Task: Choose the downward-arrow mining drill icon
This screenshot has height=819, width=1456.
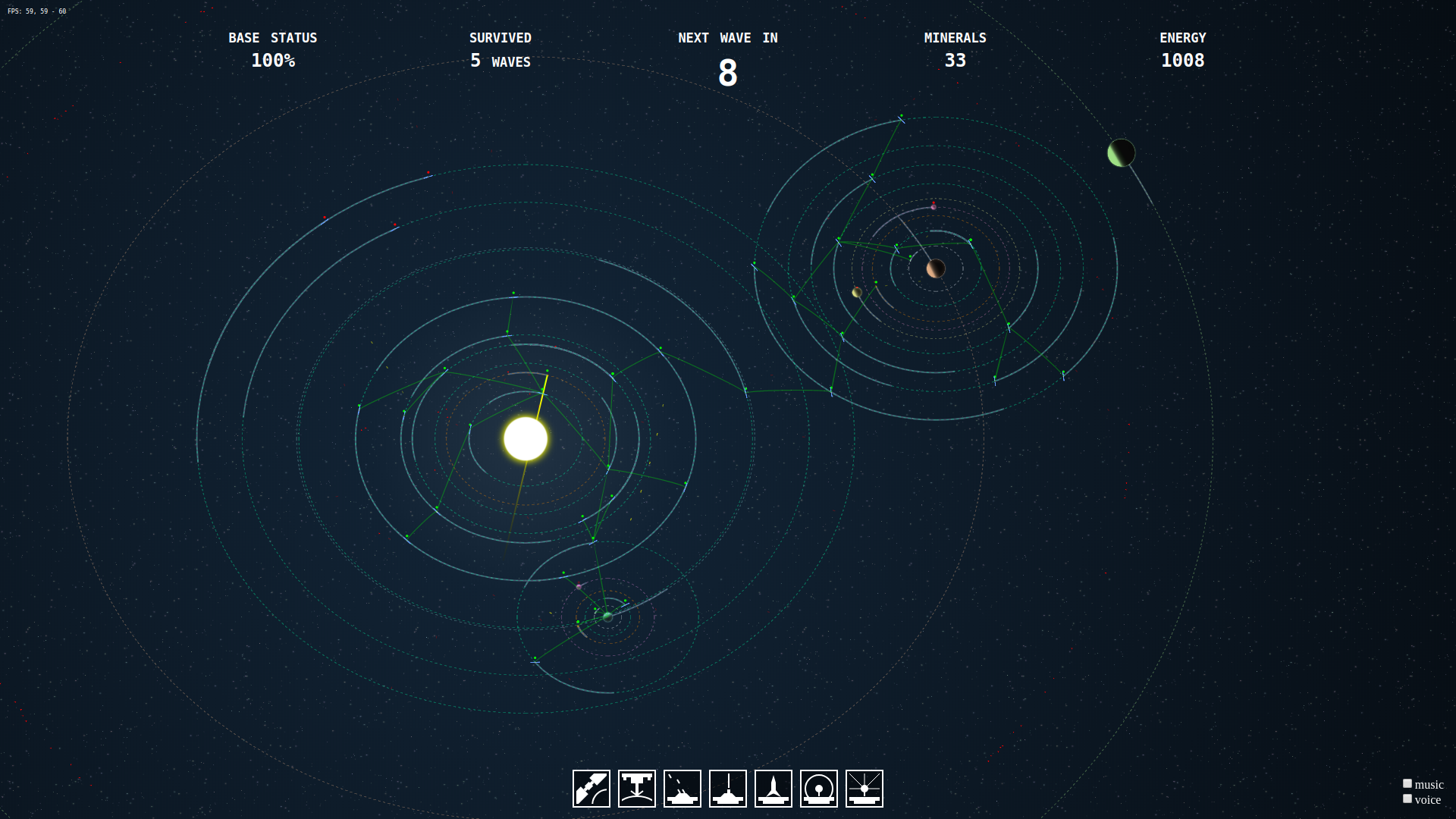Action: pyautogui.click(x=637, y=789)
